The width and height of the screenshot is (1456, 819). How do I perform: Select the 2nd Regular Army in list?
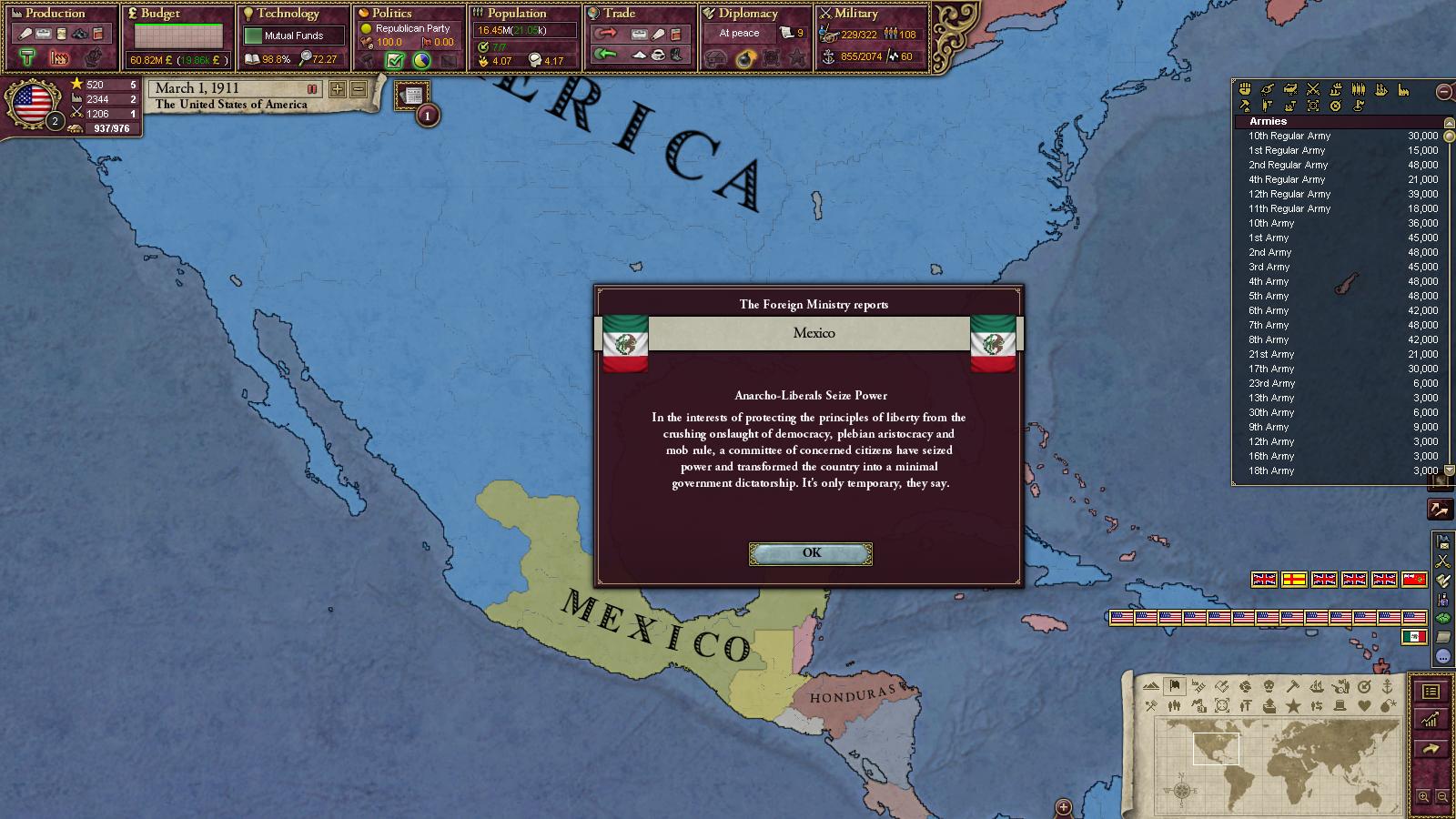click(1288, 166)
